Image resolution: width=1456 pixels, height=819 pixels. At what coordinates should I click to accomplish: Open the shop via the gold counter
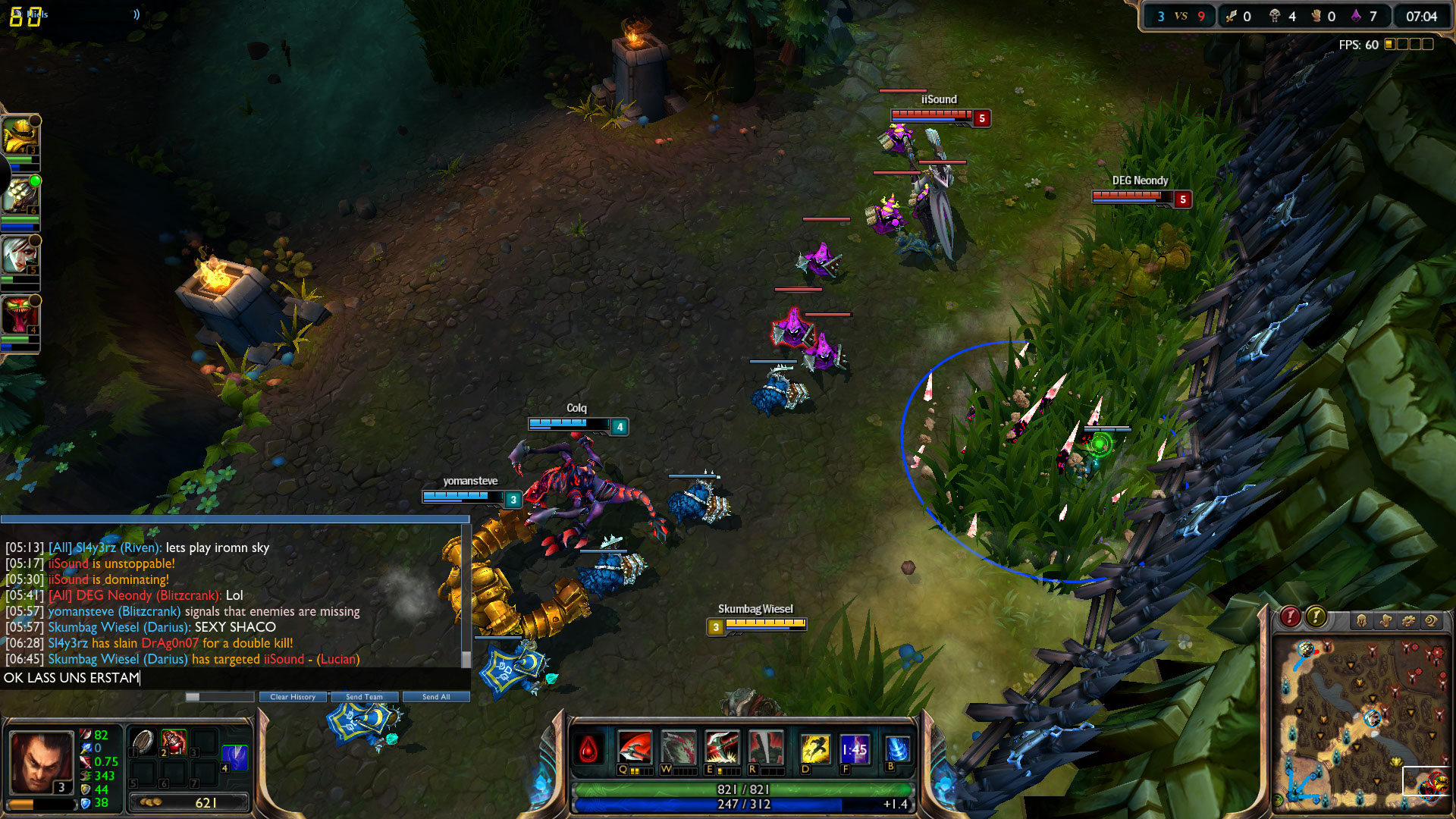[189, 802]
